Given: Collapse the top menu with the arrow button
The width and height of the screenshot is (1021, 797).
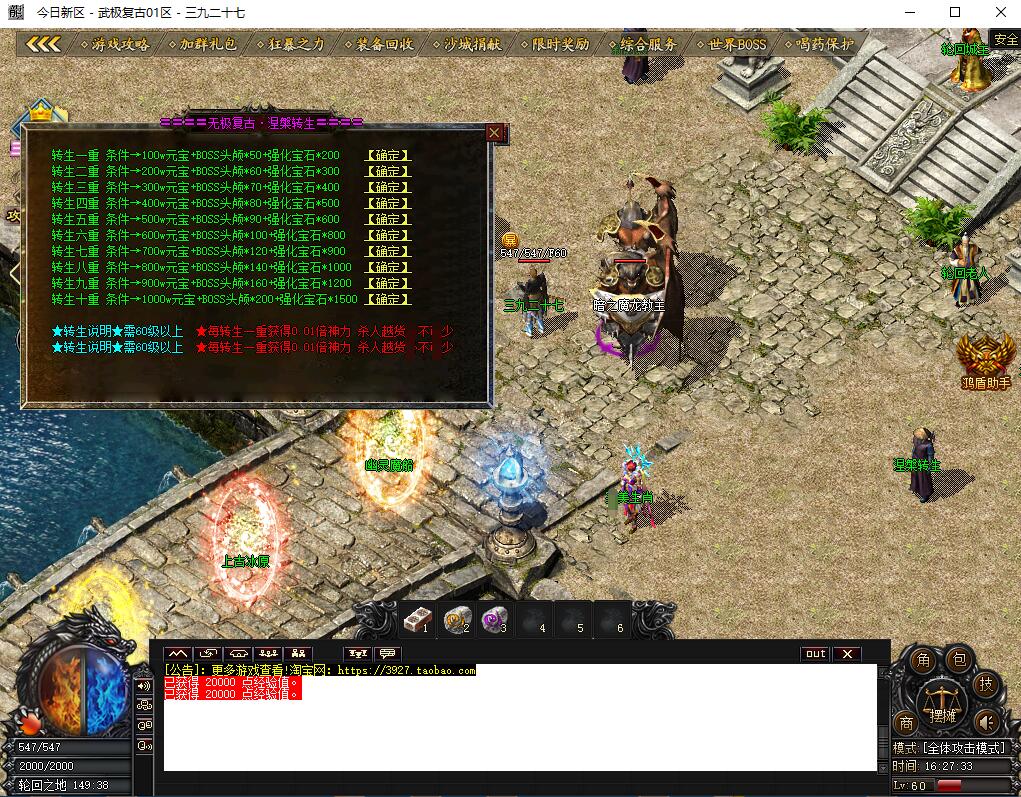Looking at the screenshot, I should [44, 44].
